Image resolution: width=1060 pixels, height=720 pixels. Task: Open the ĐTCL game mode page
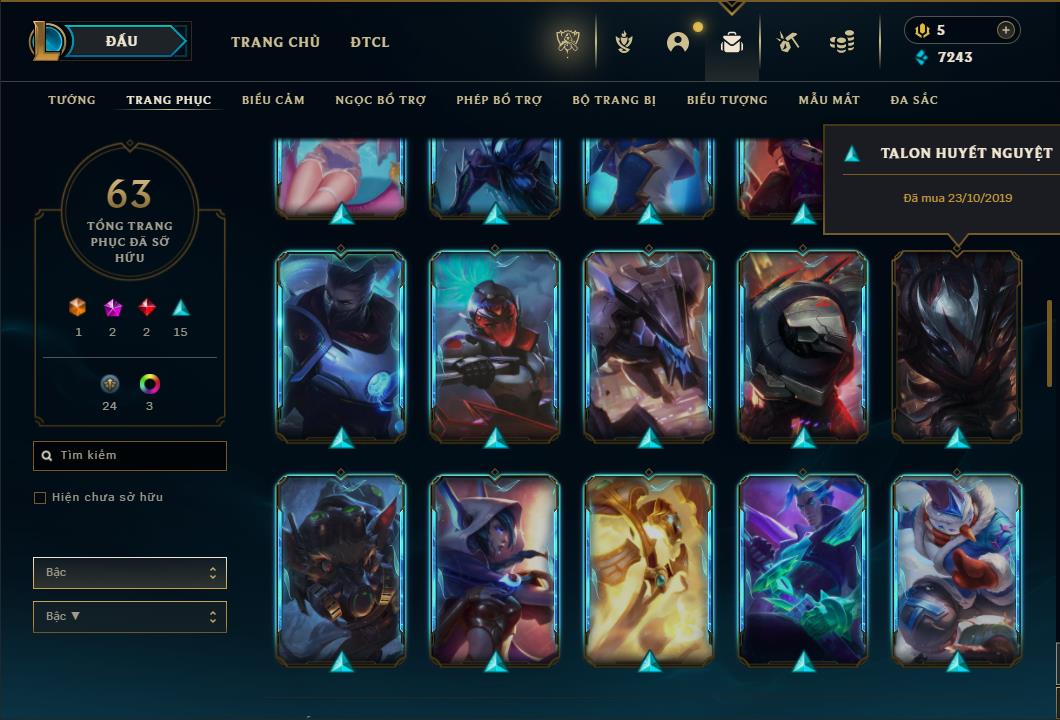(370, 42)
